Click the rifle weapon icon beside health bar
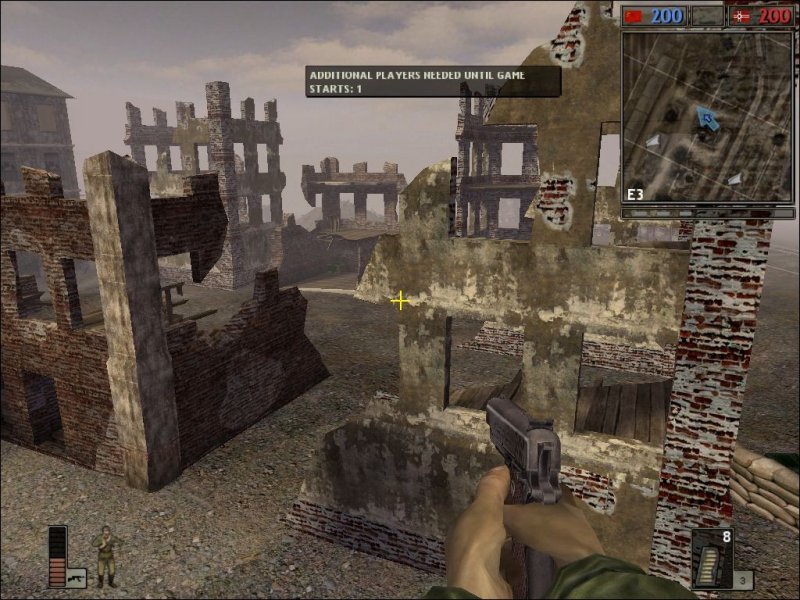Viewport: 800px width, 600px height. coord(76,577)
